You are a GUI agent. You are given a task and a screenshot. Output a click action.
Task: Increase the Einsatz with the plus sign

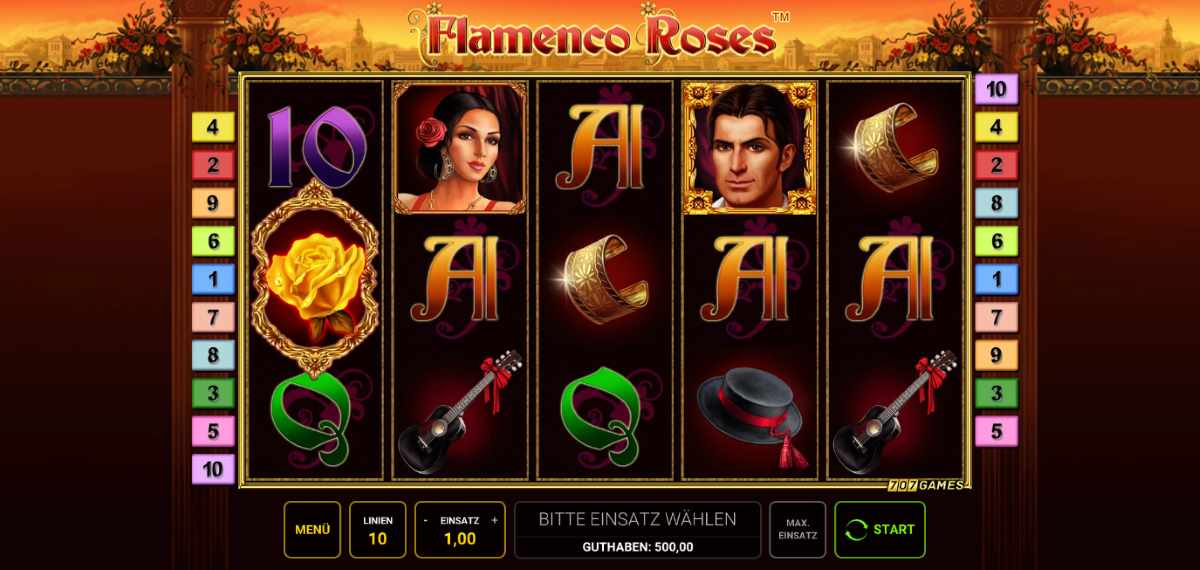click(494, 520)
